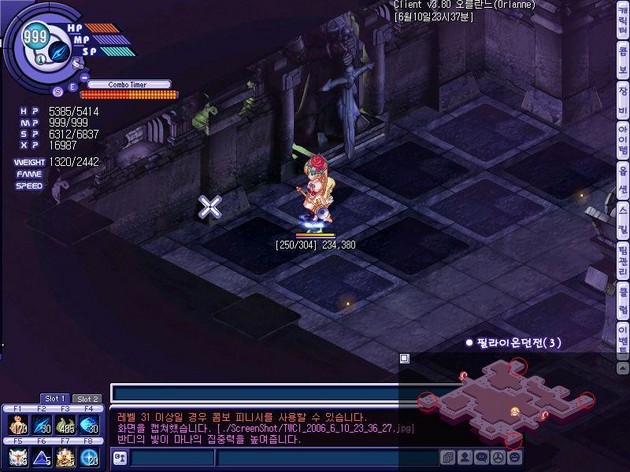Activate the F5 winged skill icon
This screenshot has width=630, height=472.
tap(18, 457)
